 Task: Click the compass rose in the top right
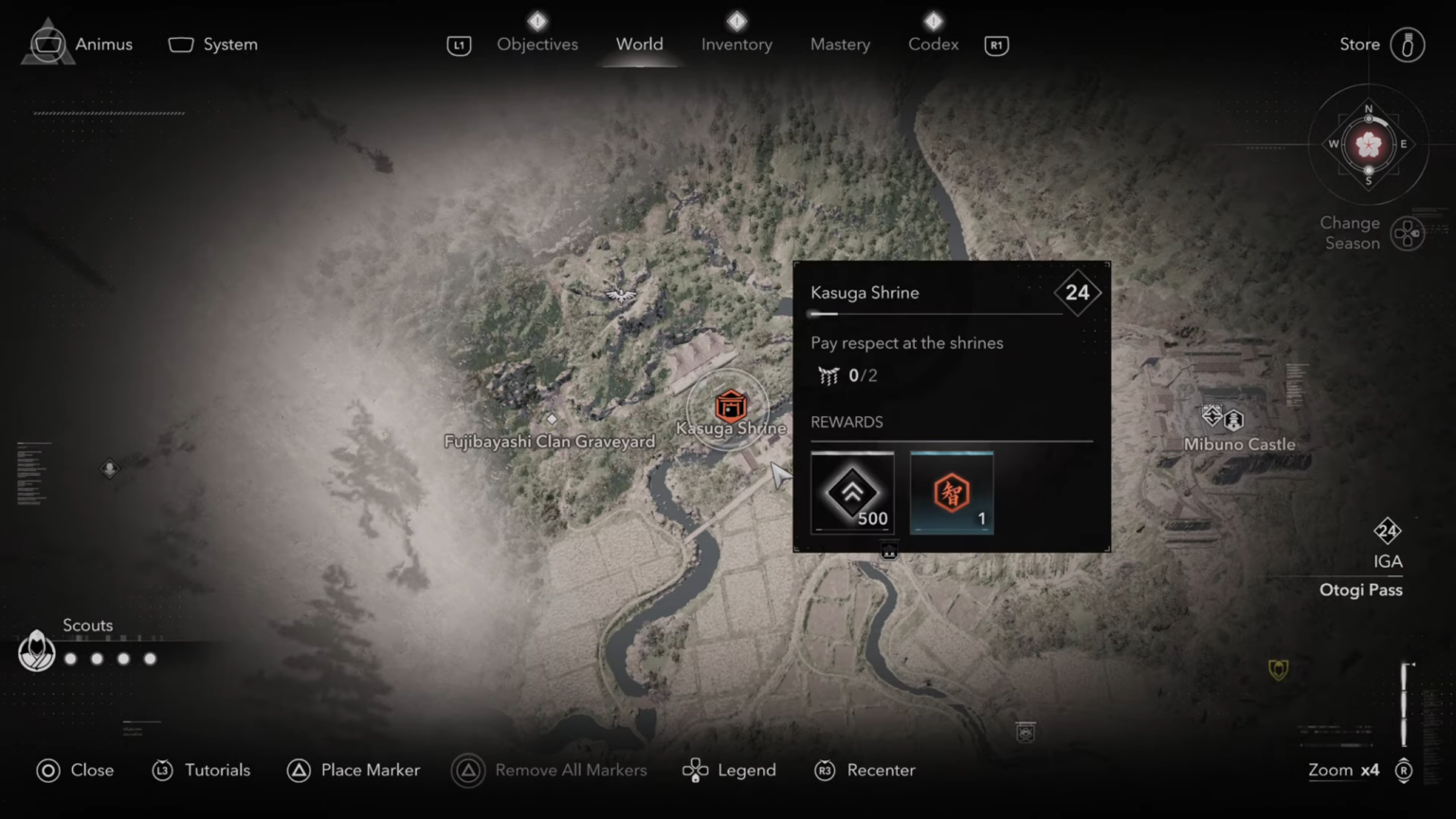(1368, 144)
